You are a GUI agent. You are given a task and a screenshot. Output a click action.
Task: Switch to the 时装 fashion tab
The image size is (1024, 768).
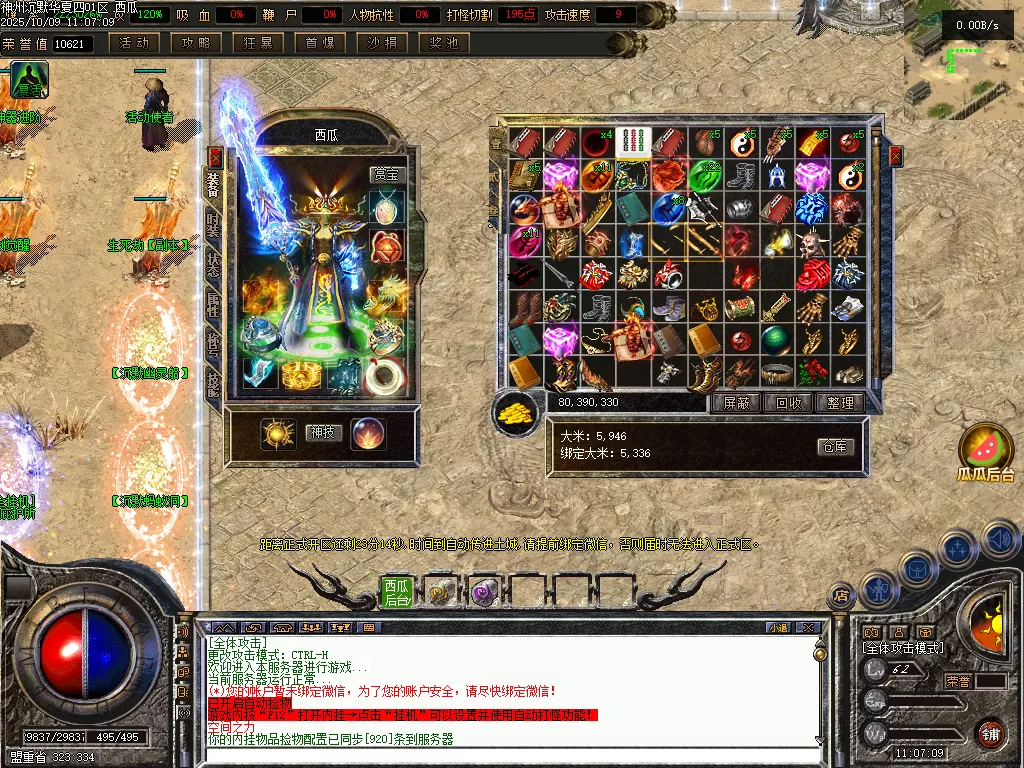[213, 226]
